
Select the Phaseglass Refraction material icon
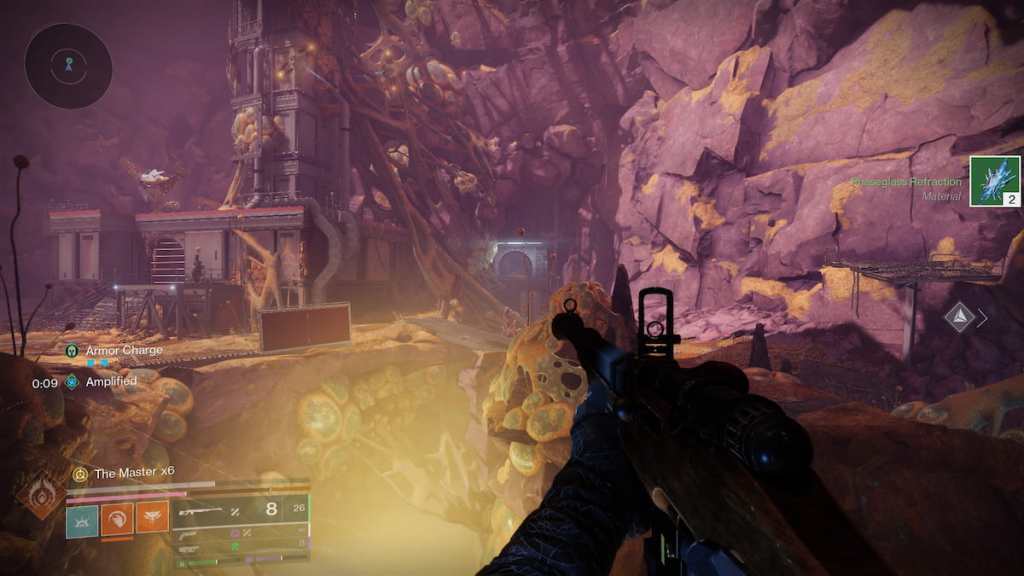pyautogui.click(x=994, y=181)
